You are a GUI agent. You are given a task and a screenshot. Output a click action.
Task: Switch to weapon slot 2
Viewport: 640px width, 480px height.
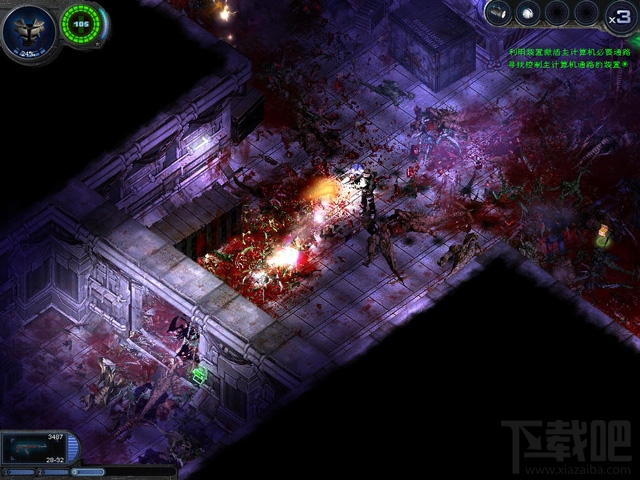click(53, 471)
